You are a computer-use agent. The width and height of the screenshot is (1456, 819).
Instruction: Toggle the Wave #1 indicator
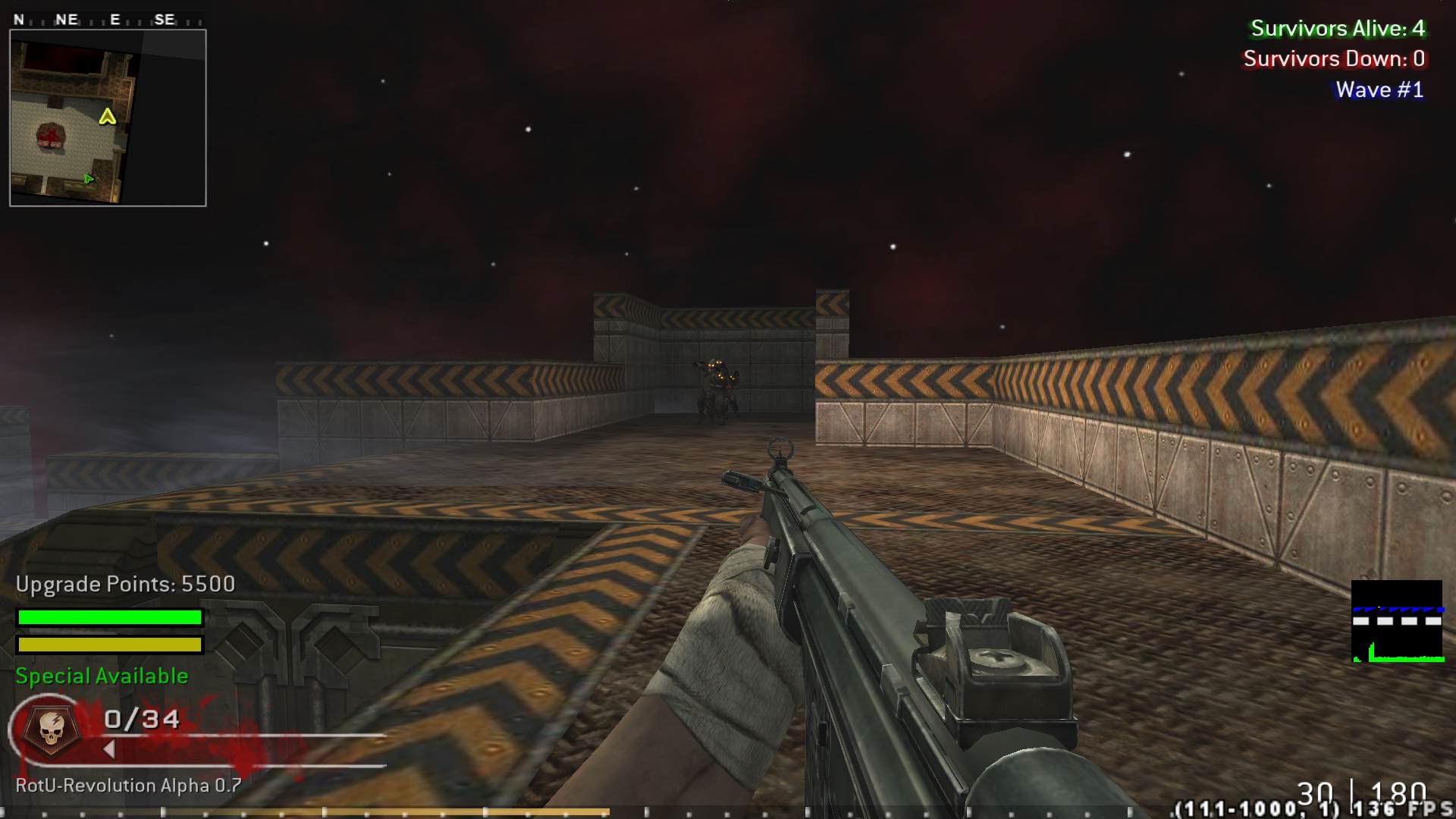[1381, 89]
